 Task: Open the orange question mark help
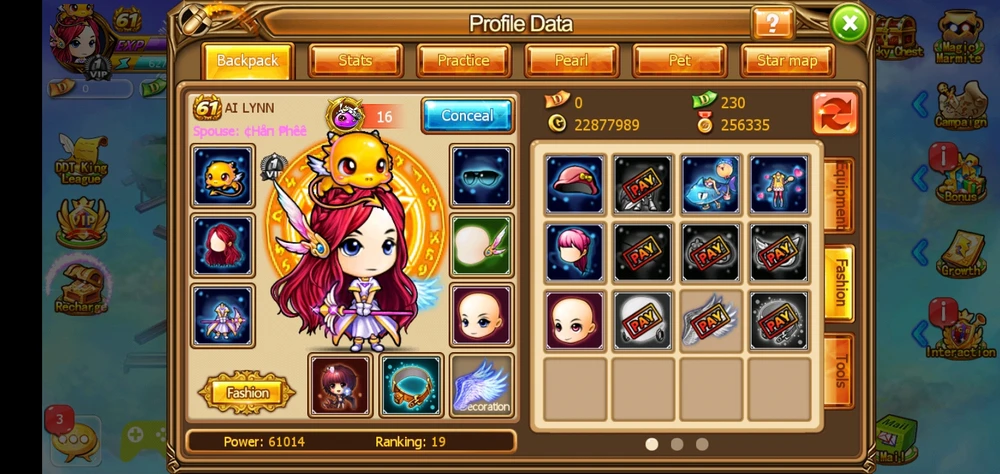point(772,23)
